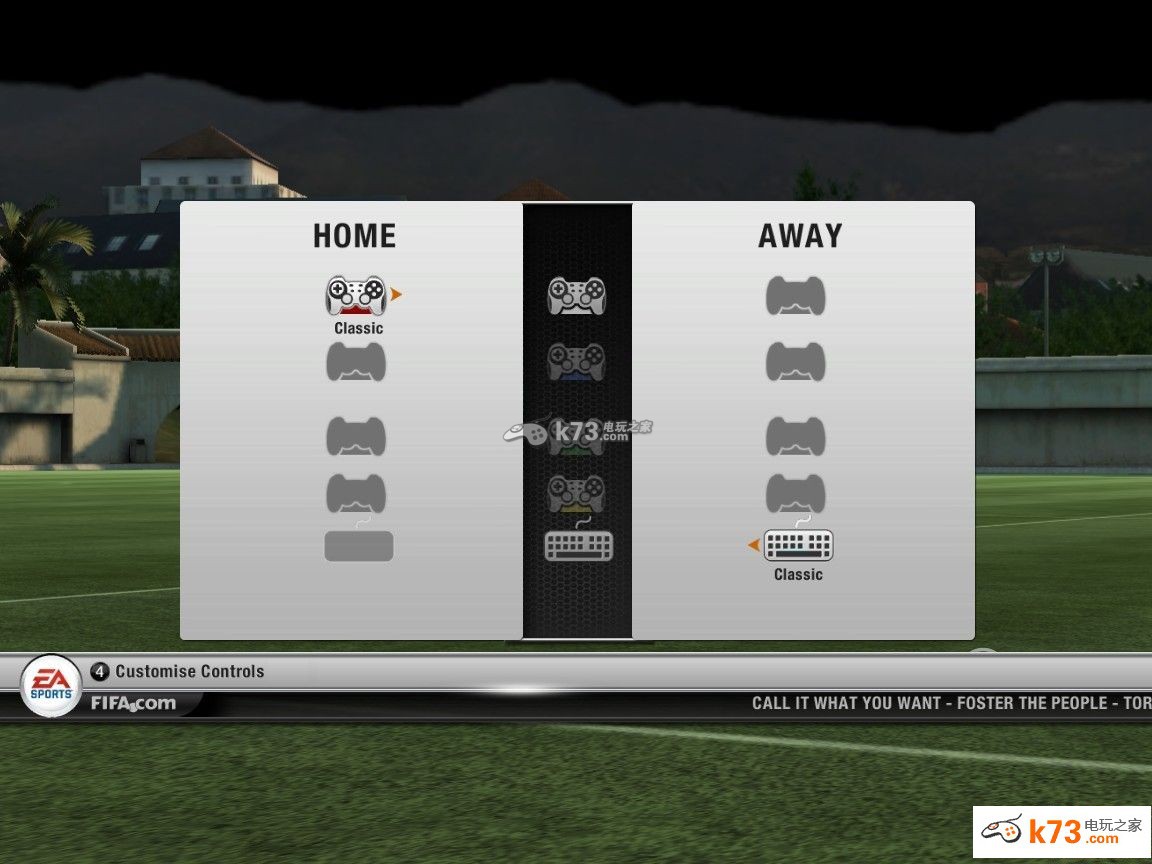Click the orange arrow beside the AWAY keyboard
1152x864 pixels.
click(753, 545)
